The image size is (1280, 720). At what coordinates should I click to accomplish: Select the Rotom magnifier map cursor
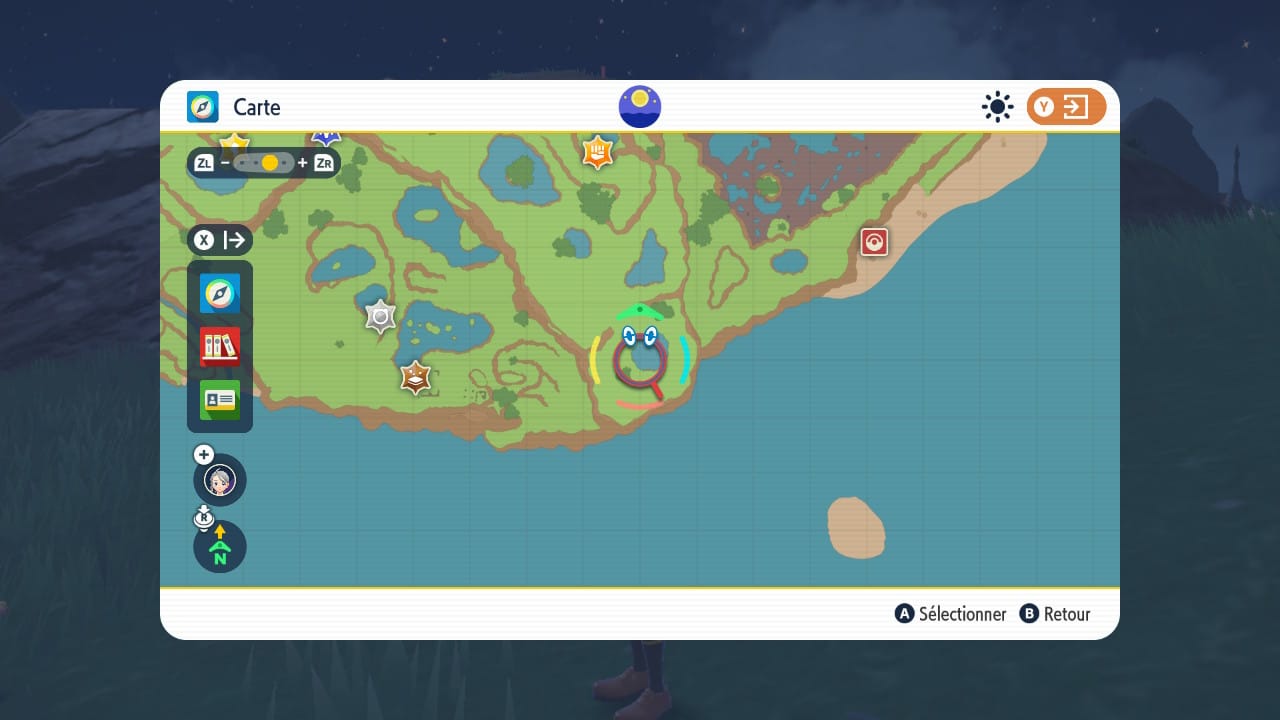(640, 360)
